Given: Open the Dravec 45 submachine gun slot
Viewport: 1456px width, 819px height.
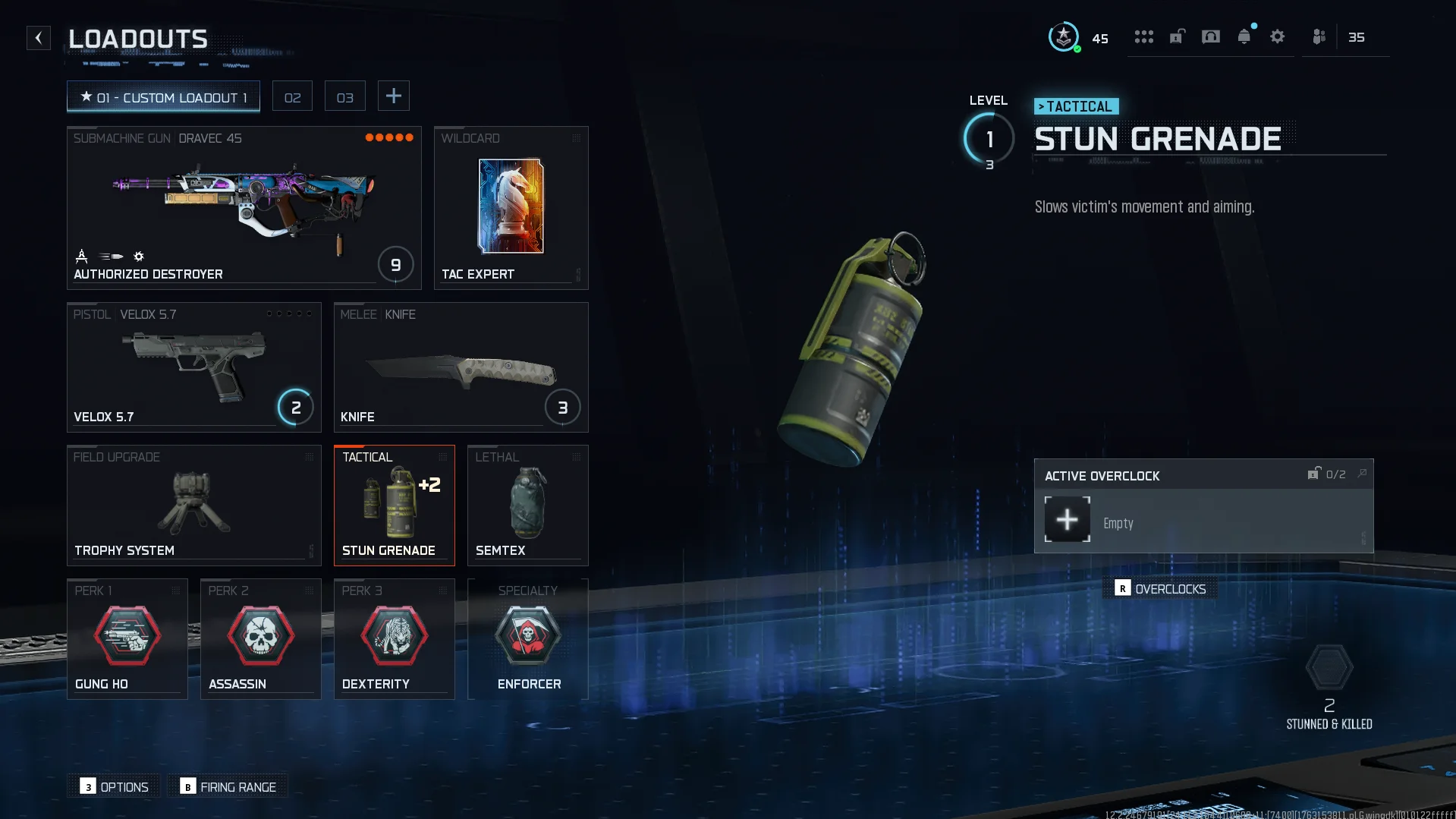Looking at the screenshot, I should pos(244,207).
